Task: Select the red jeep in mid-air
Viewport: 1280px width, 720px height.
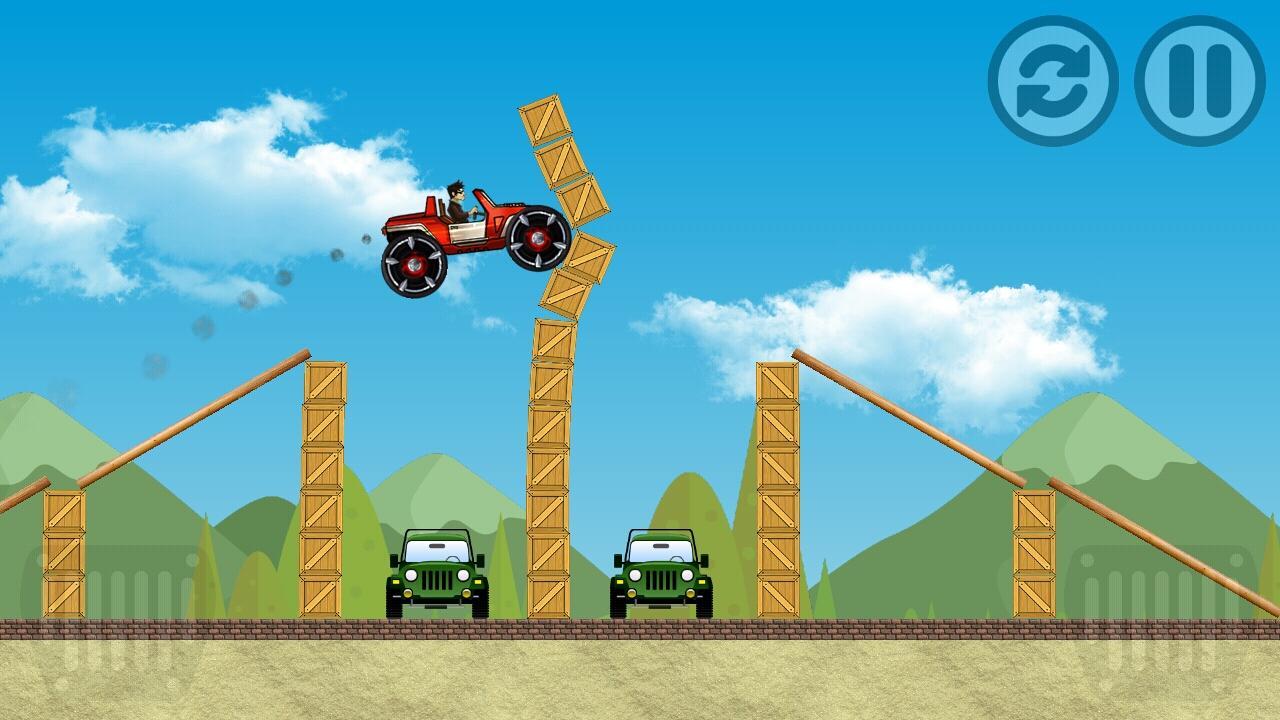Action: (x=470, y=230)
